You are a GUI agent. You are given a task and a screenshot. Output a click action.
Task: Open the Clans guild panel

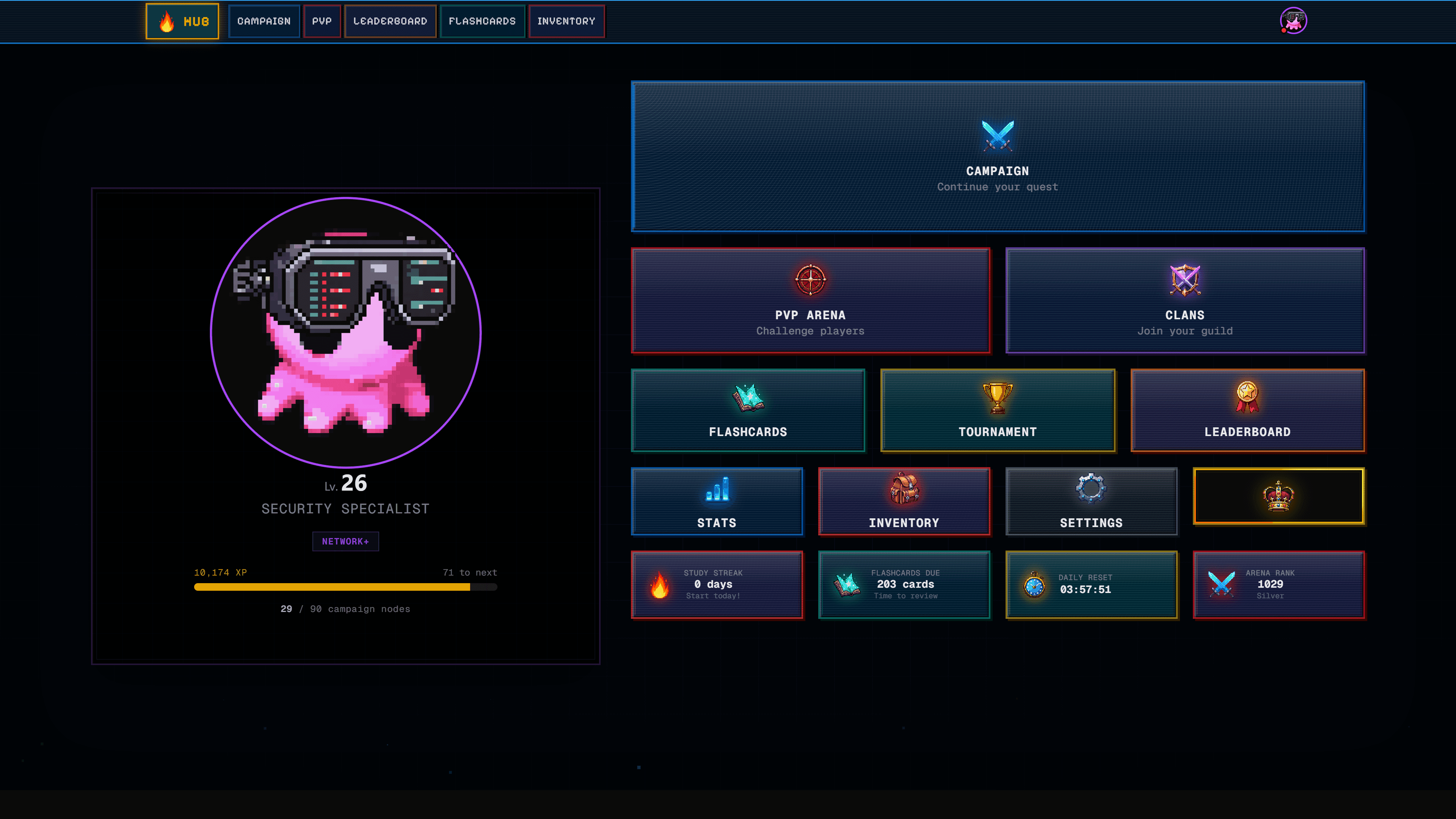click(x=1185, y=300)
